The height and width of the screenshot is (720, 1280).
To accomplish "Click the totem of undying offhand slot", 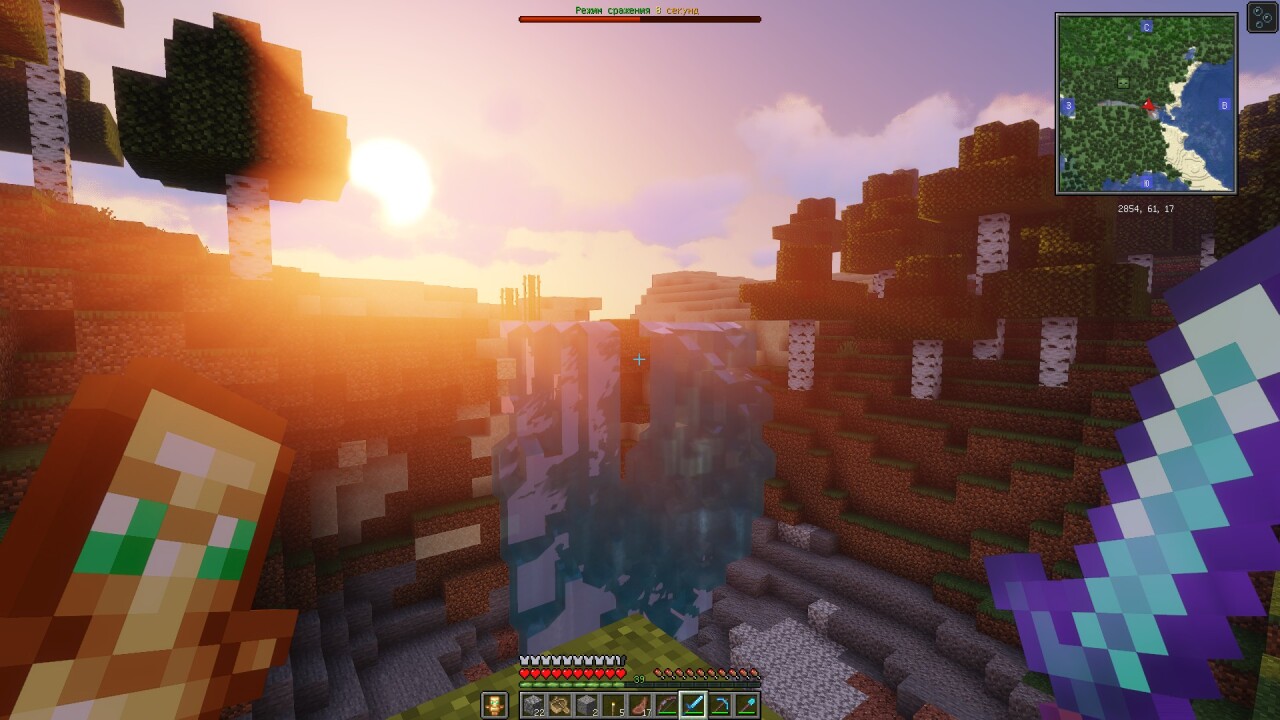I will pos(495,705).
